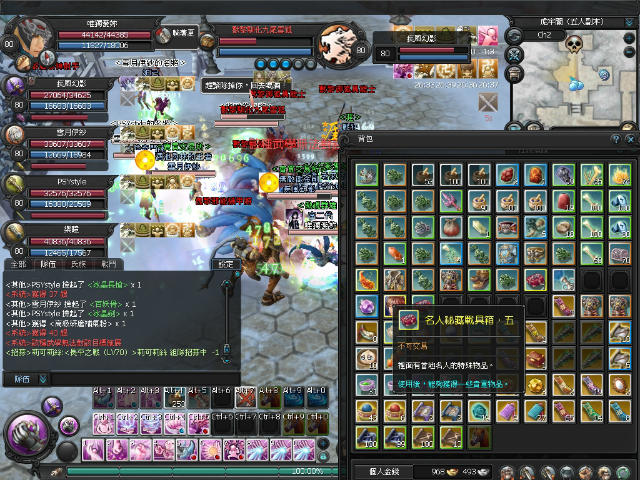Click the 鎖定 chat lock button

(x=226, y=264)
